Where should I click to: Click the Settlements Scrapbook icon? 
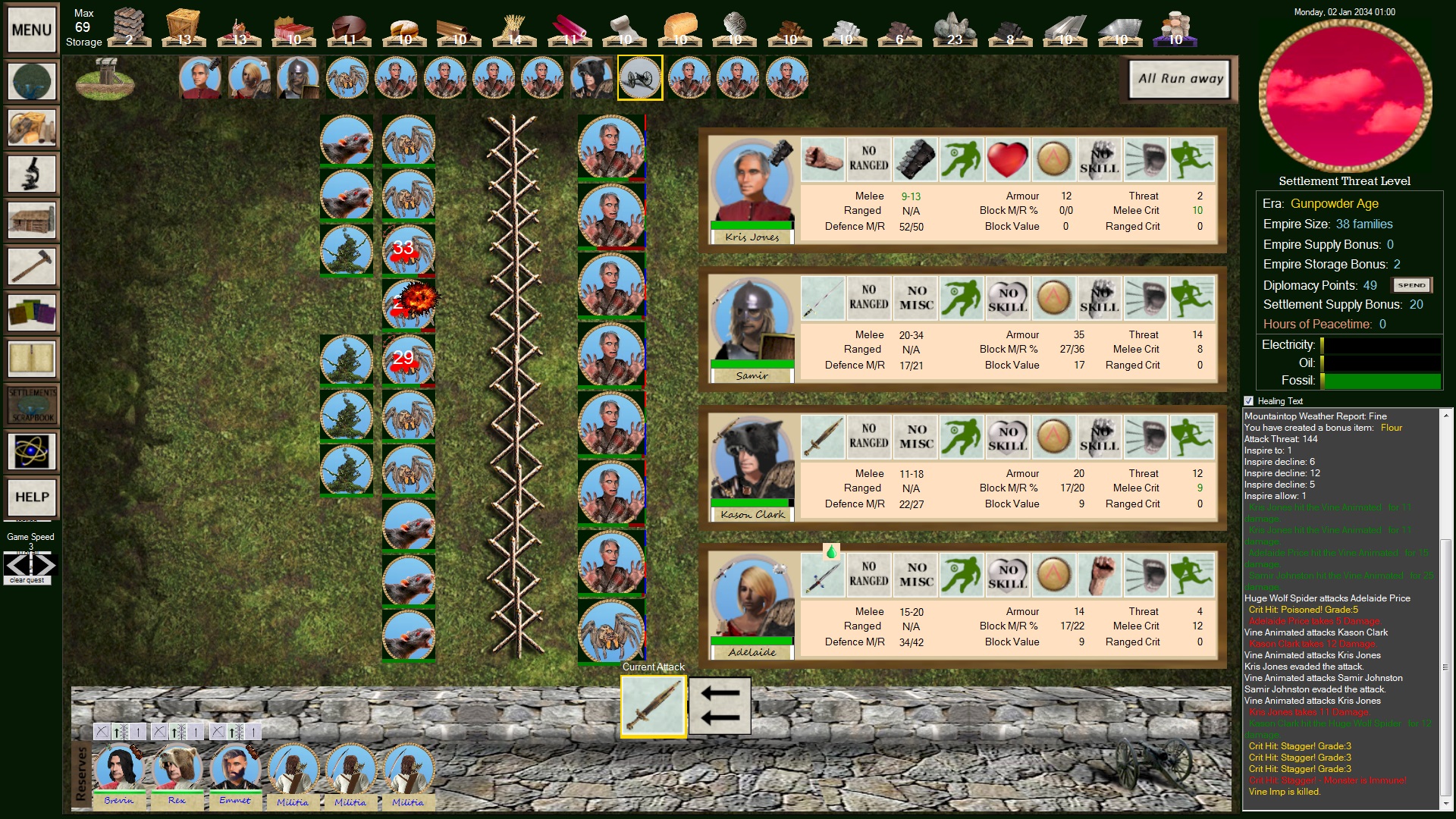(31, 404)
